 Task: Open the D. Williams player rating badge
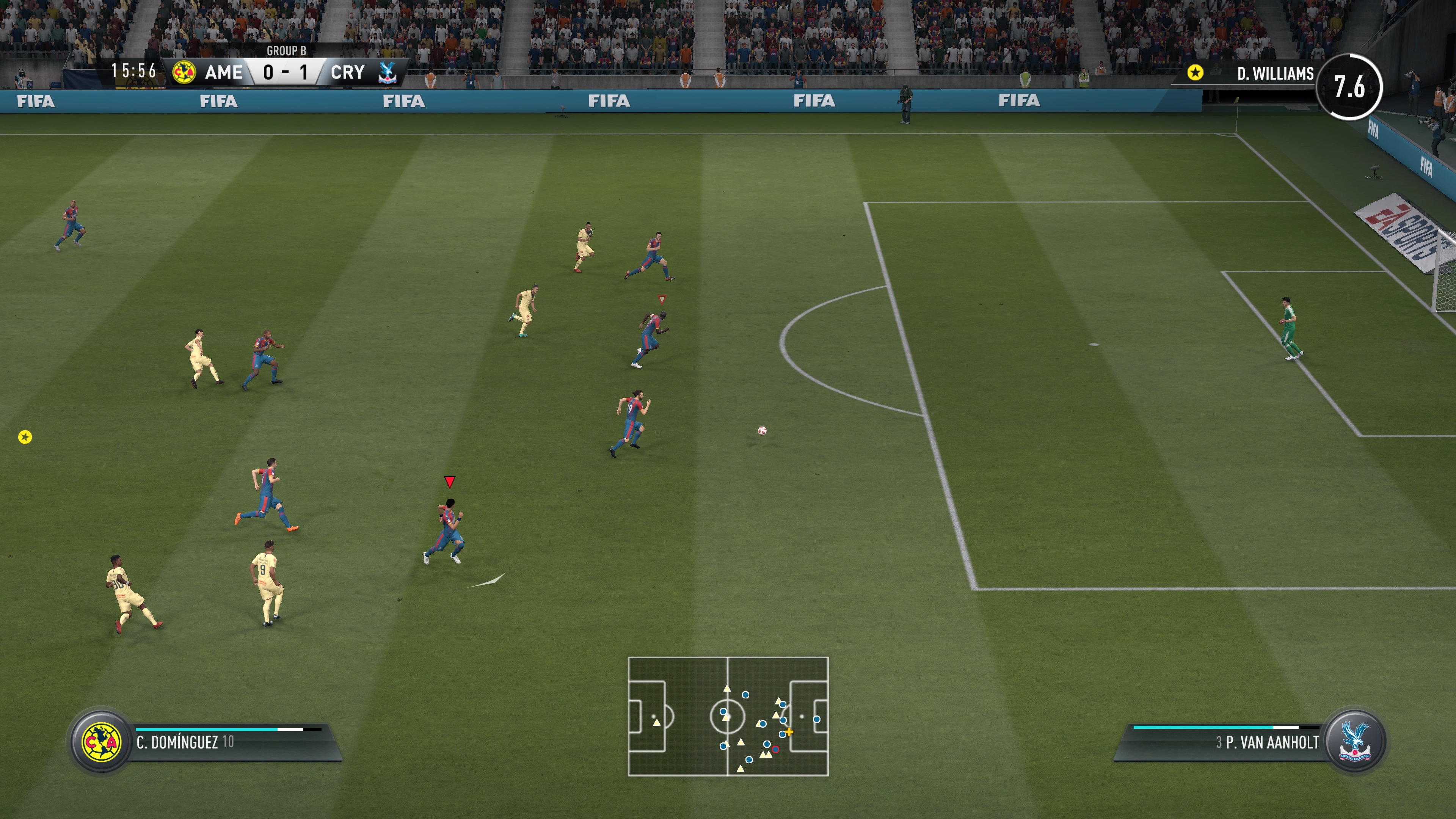(1349, 86)
